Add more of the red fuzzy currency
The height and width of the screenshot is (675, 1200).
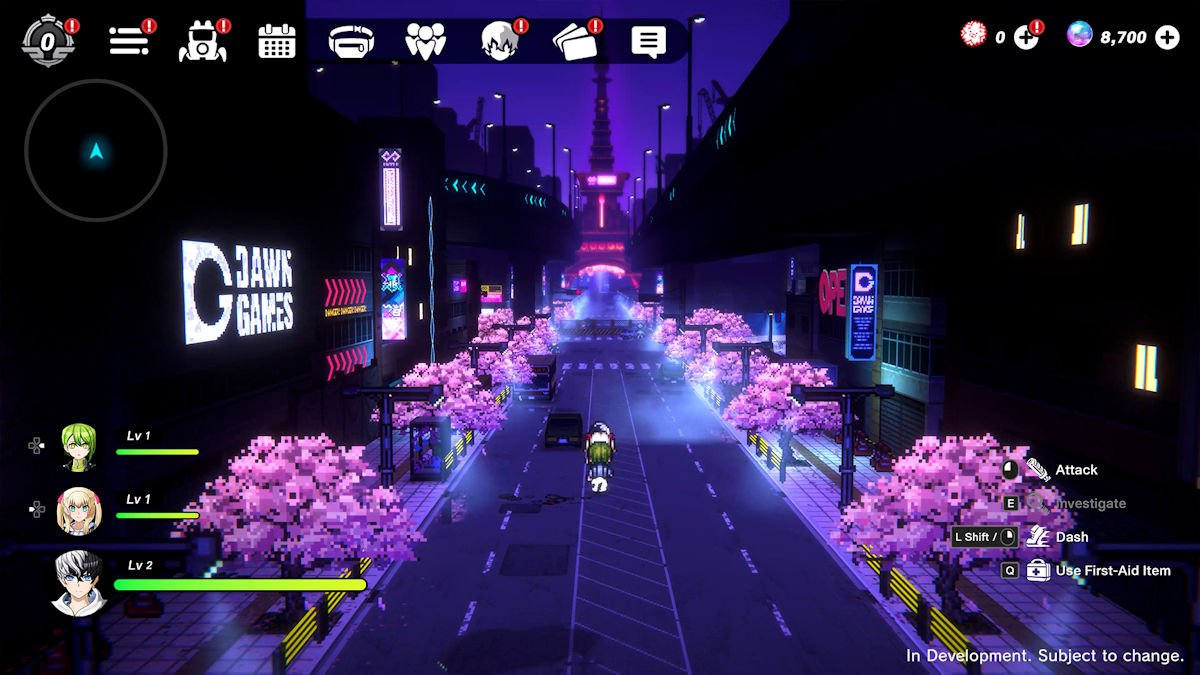[x=1027, y=38]
